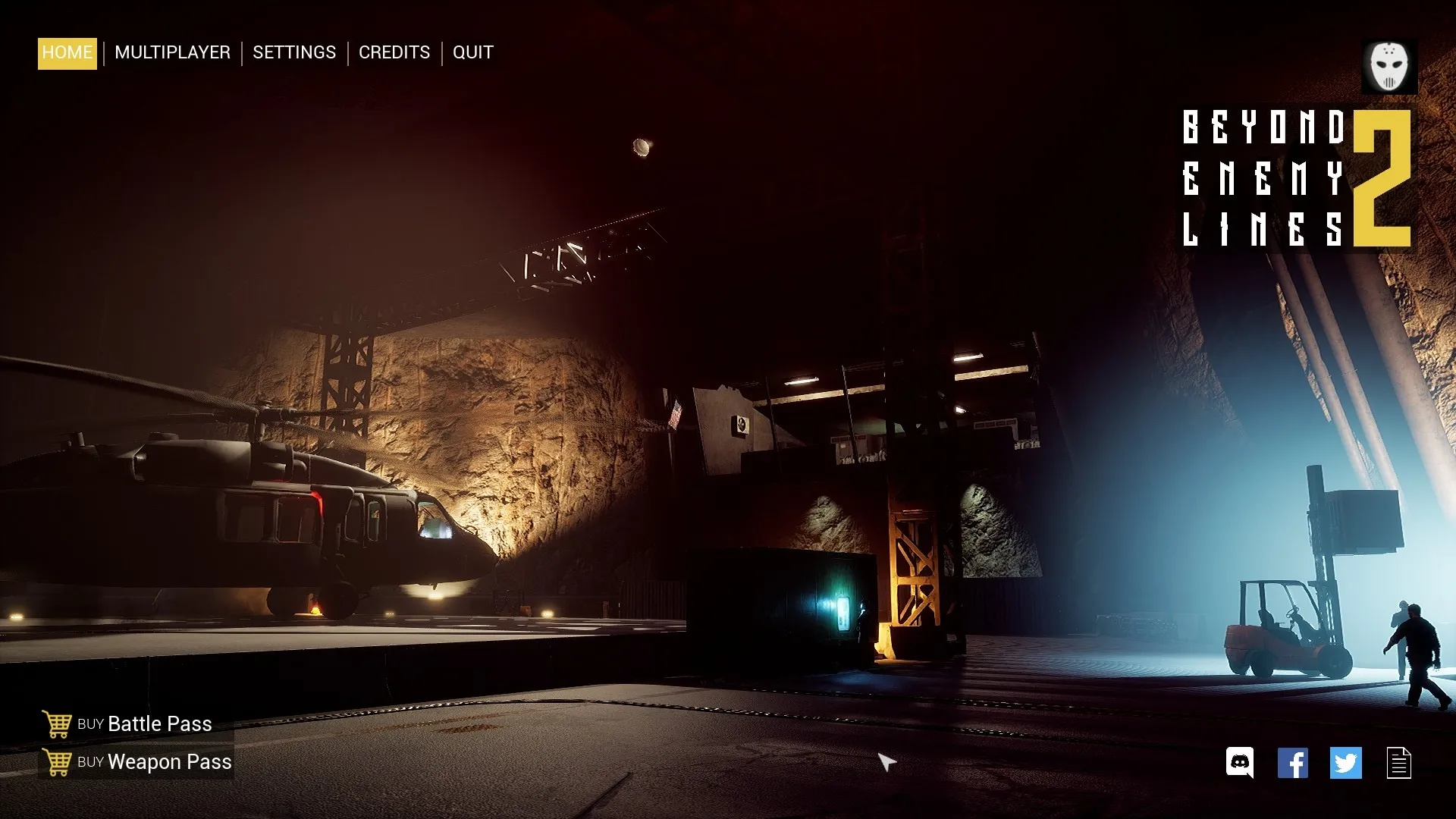1456x819 pixels.
Task: Click the hockey mask profile avatar
Action: 1389,67
